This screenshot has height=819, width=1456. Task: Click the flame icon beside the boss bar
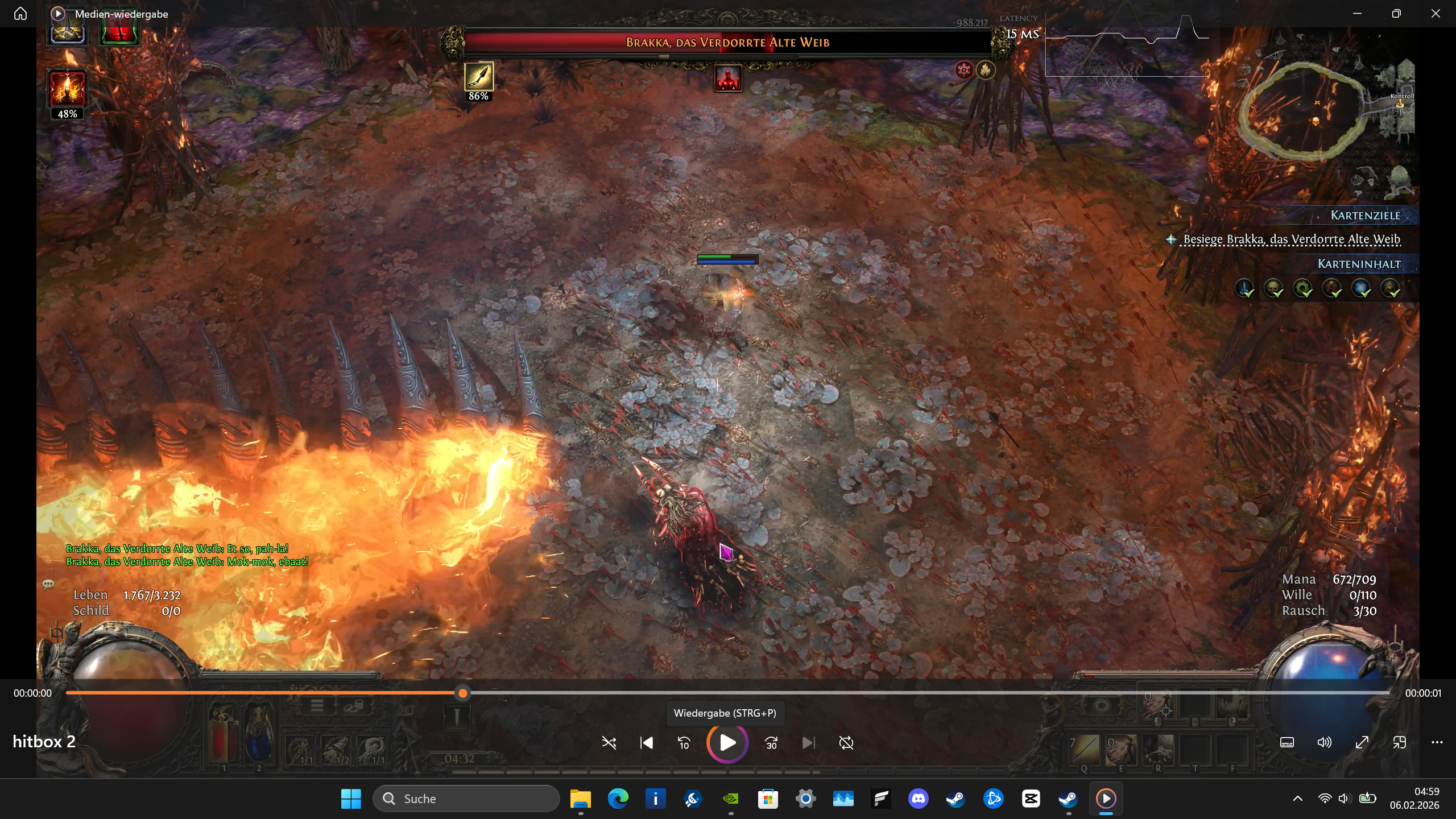coord(986,70)
